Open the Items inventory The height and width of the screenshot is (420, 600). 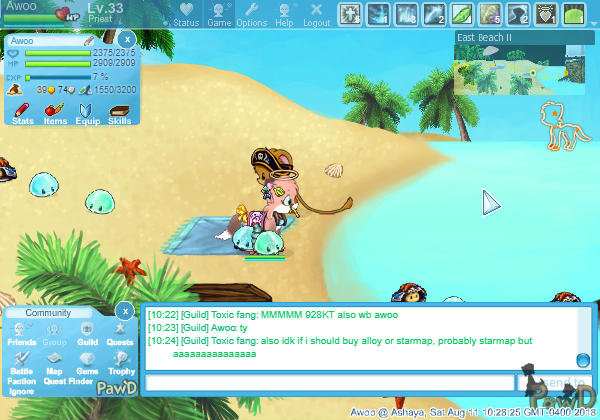[55, 113]
